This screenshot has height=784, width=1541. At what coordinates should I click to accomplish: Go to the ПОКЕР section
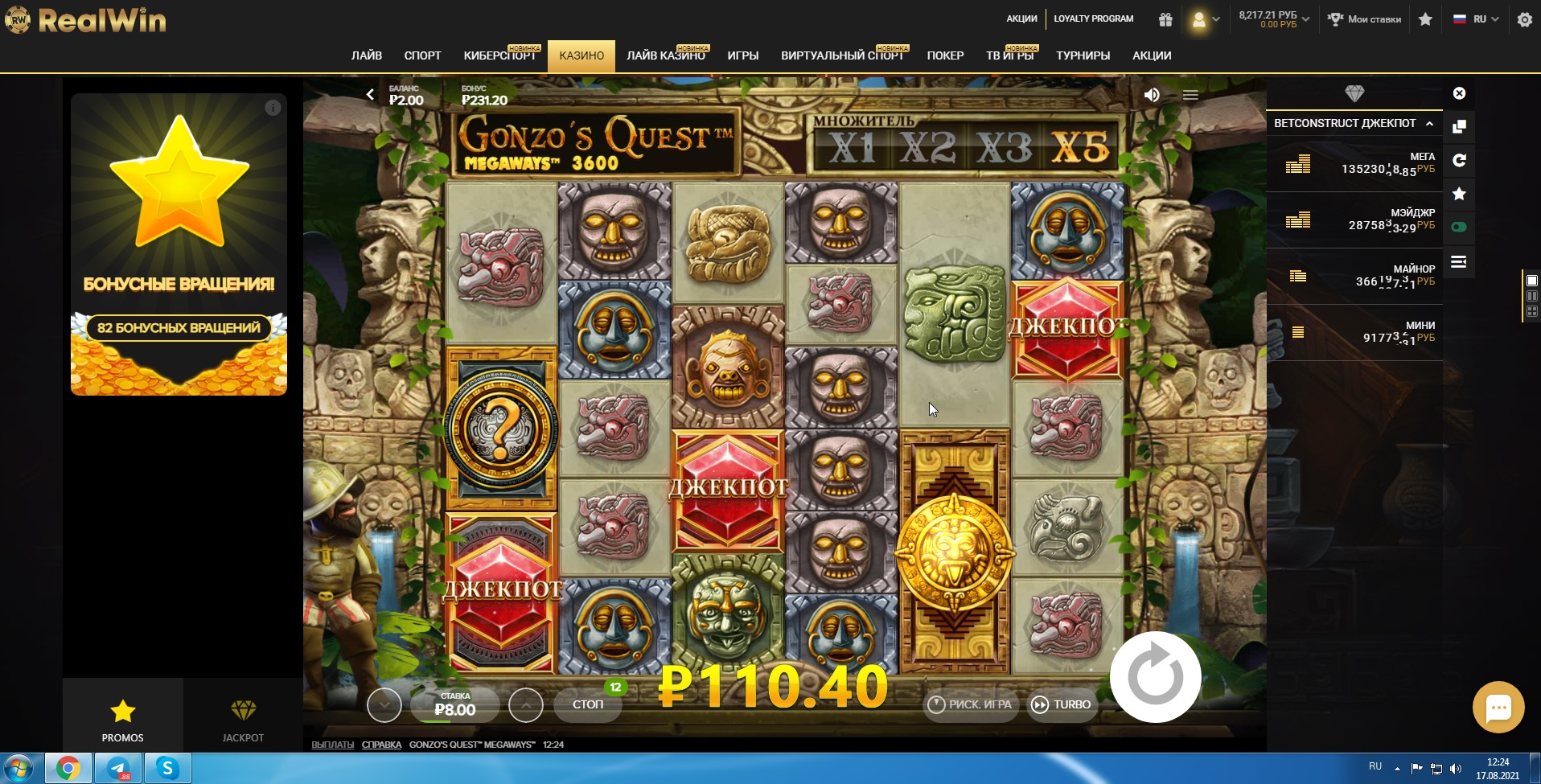945,55
